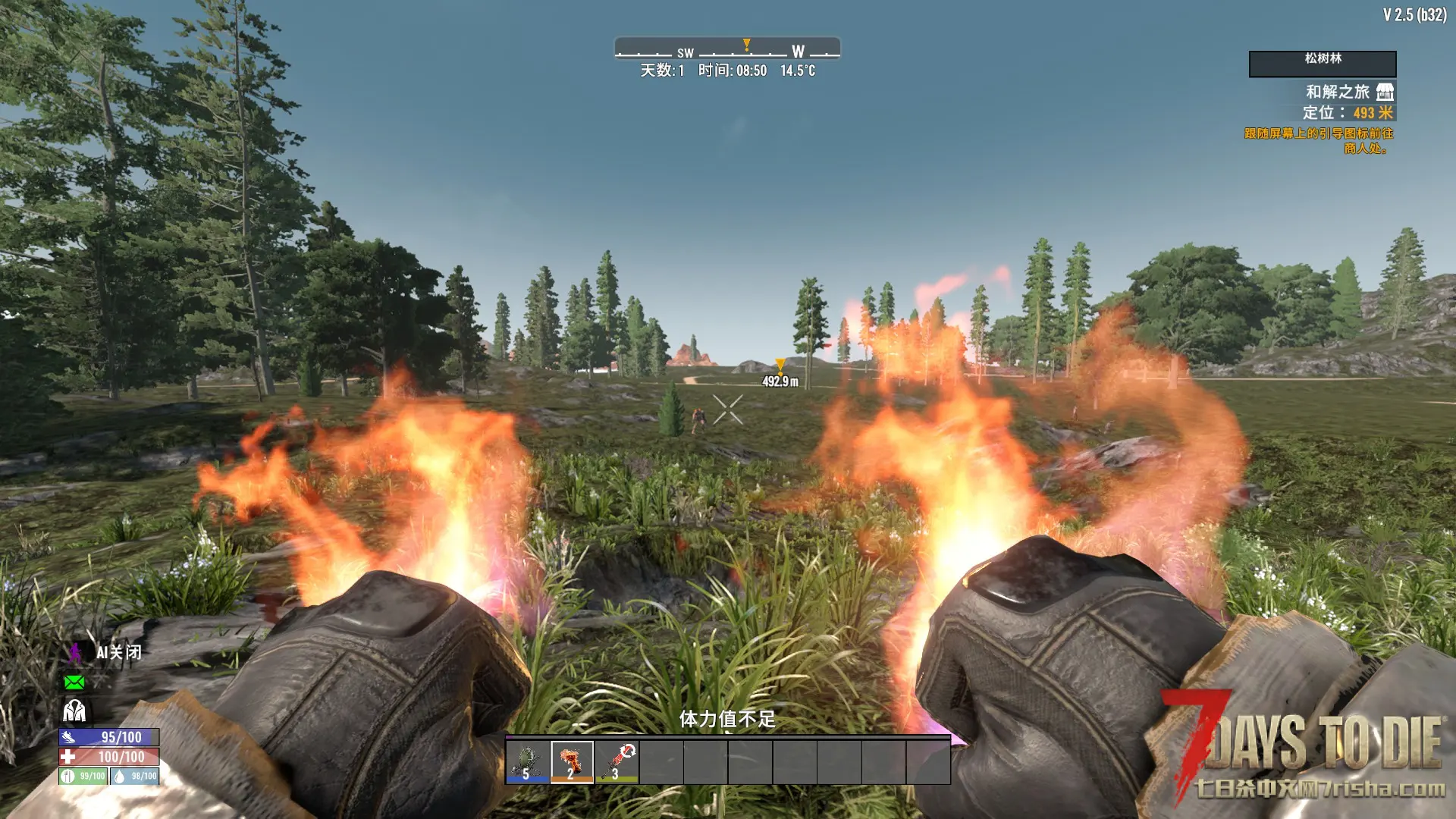Select the green creature item in hotbar
The height and width of the screenshot is (819, 1456).
[528, 761]
